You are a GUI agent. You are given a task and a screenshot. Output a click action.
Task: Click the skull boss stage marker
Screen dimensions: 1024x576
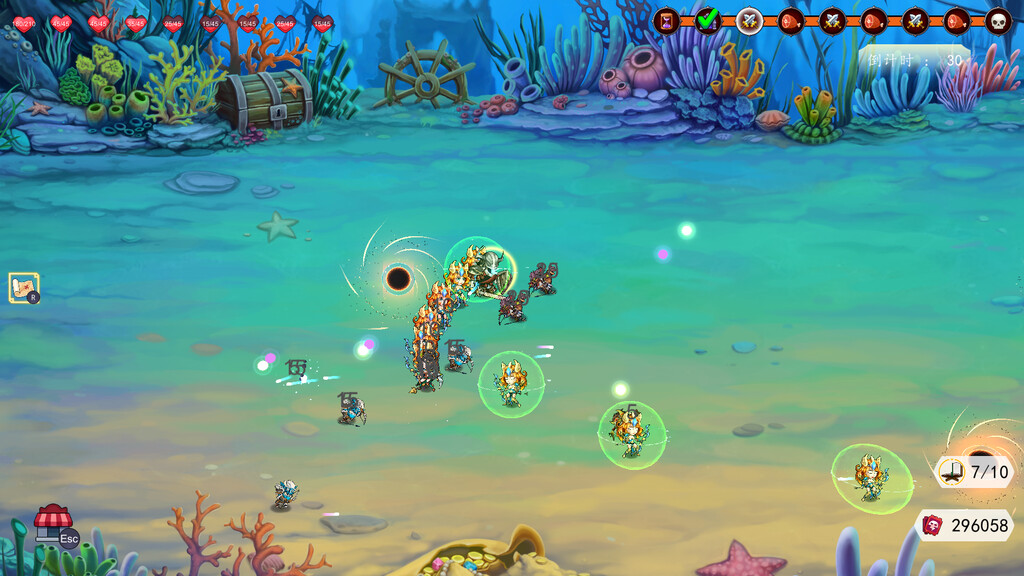(x=998, y=20)
